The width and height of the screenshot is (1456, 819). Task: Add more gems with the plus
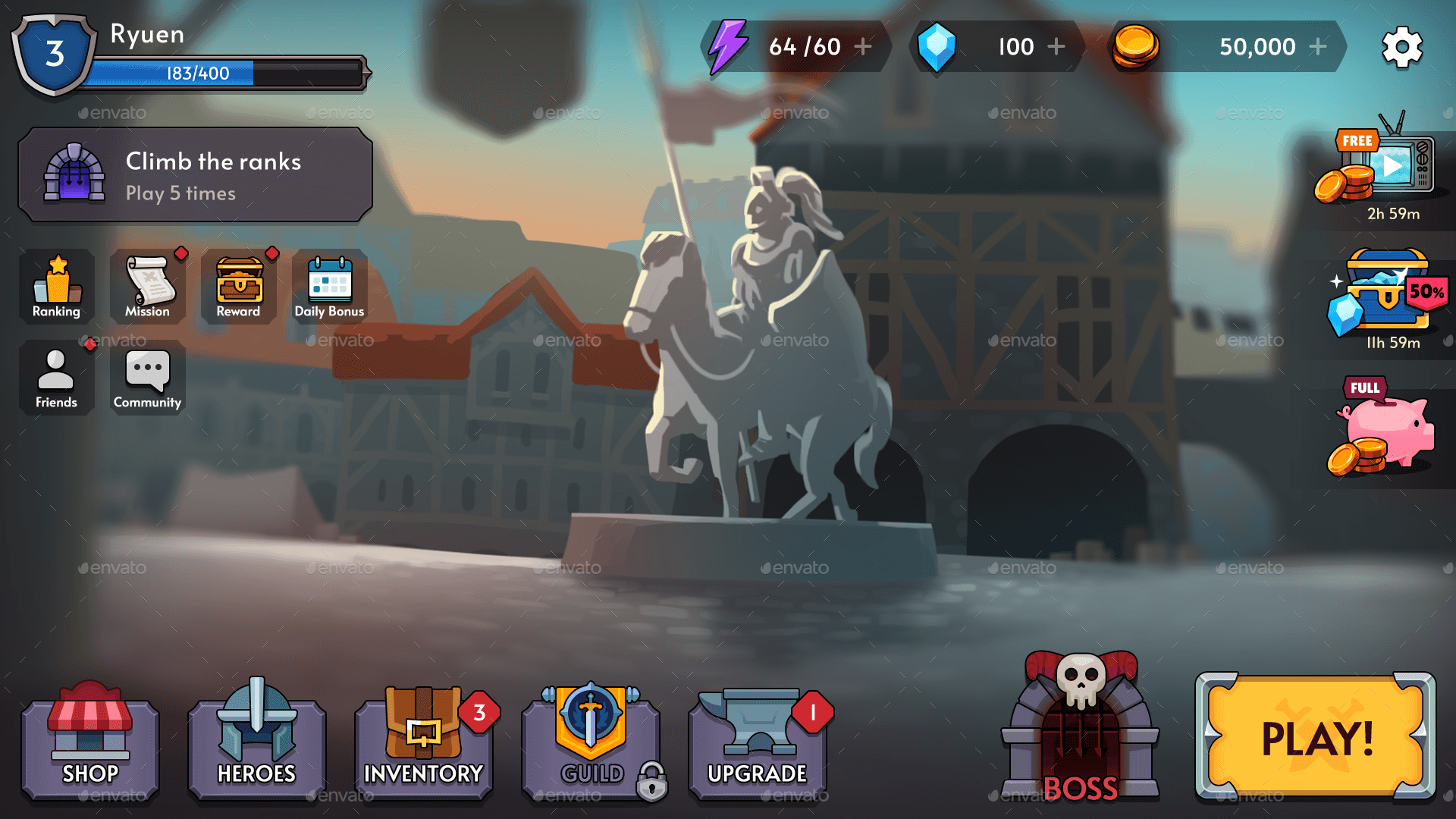pyautogui.click(x=1056, y=46)
